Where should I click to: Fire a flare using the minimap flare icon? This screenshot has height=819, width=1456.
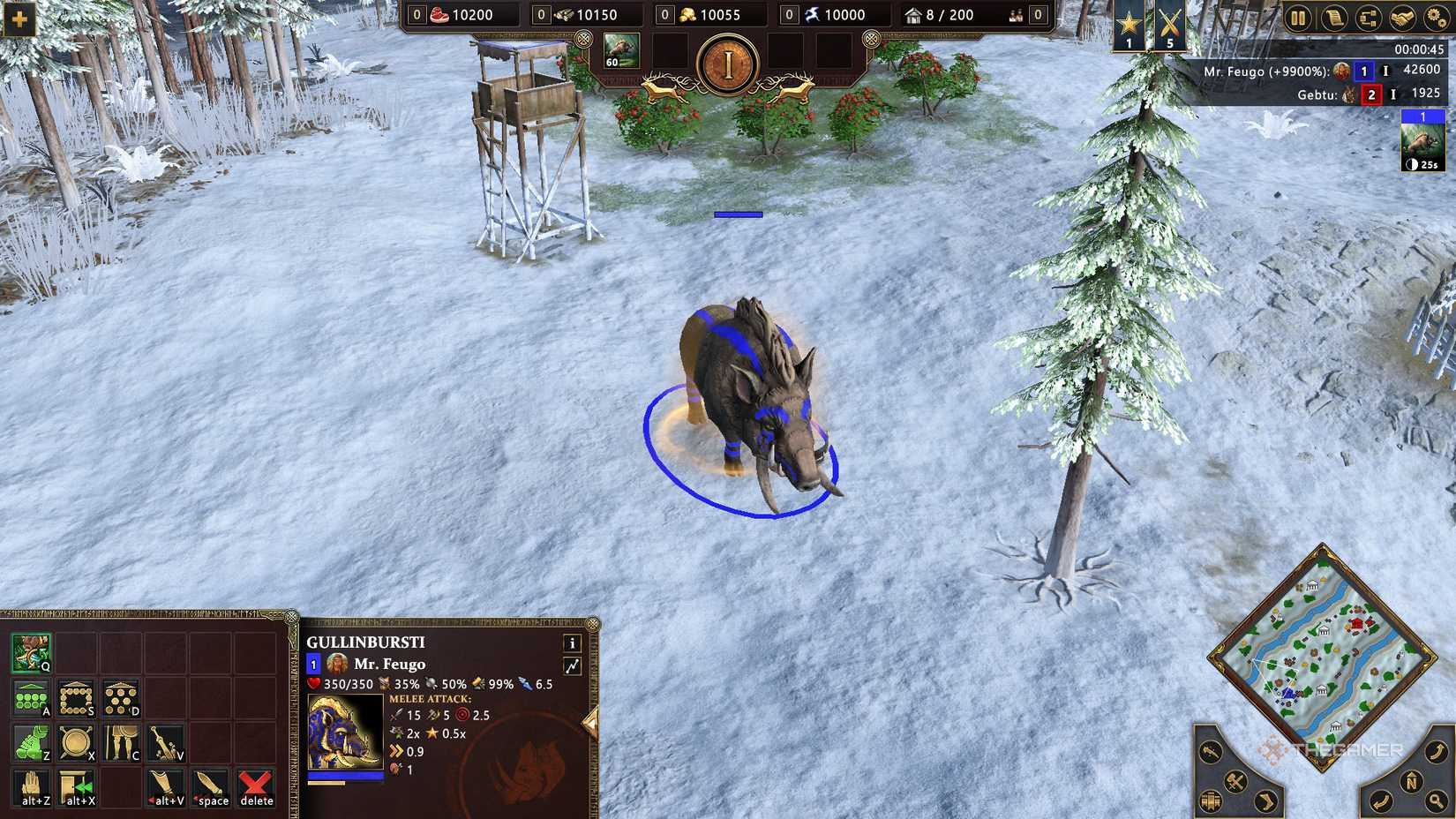[1209, 753]
